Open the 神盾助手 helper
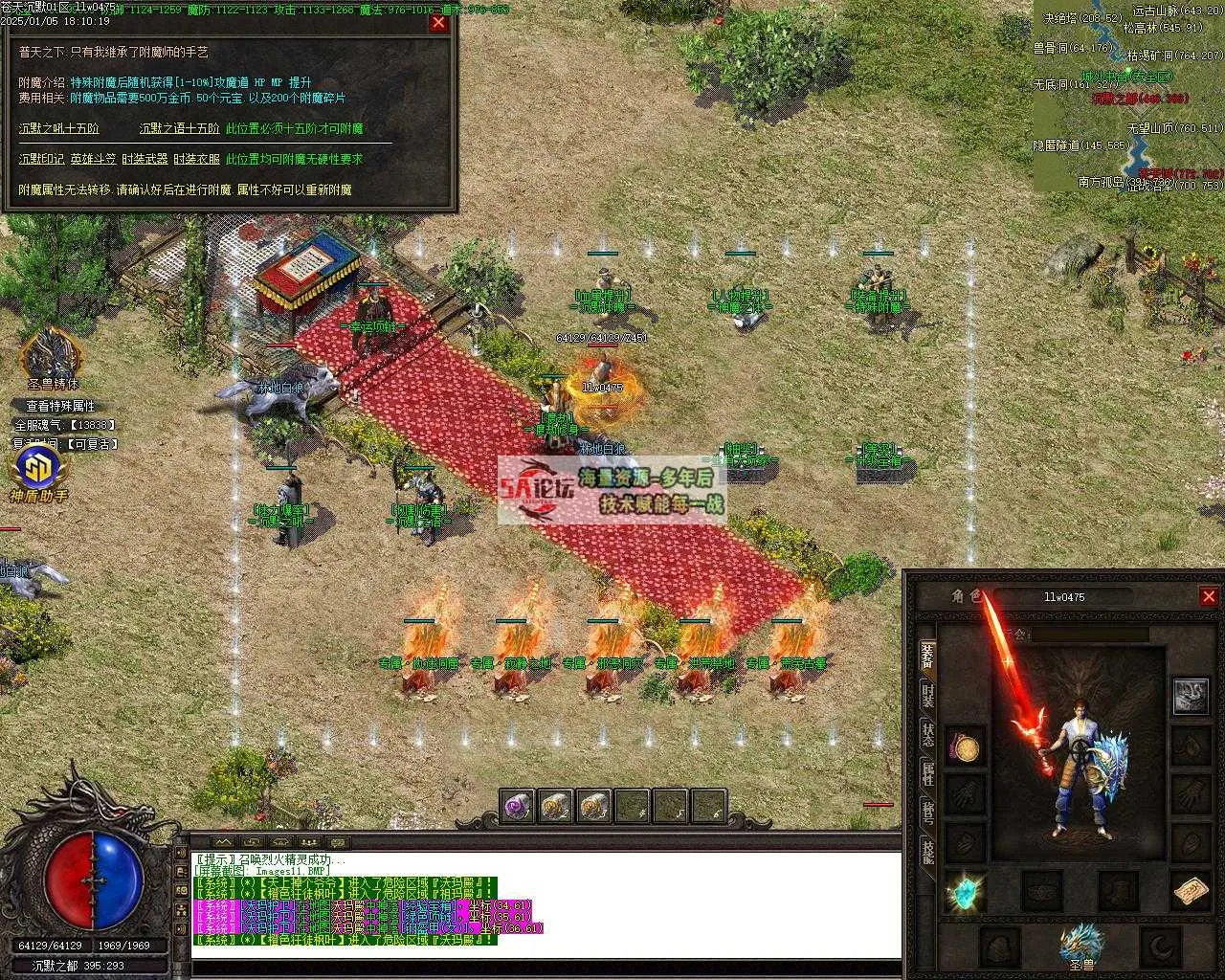 point(39,471)
